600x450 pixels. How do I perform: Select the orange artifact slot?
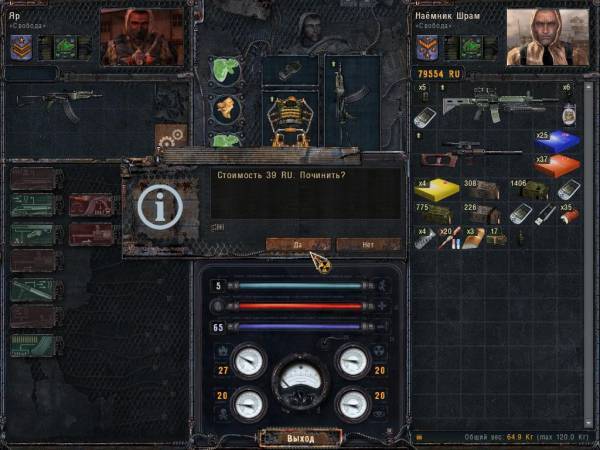click(225, 107)
